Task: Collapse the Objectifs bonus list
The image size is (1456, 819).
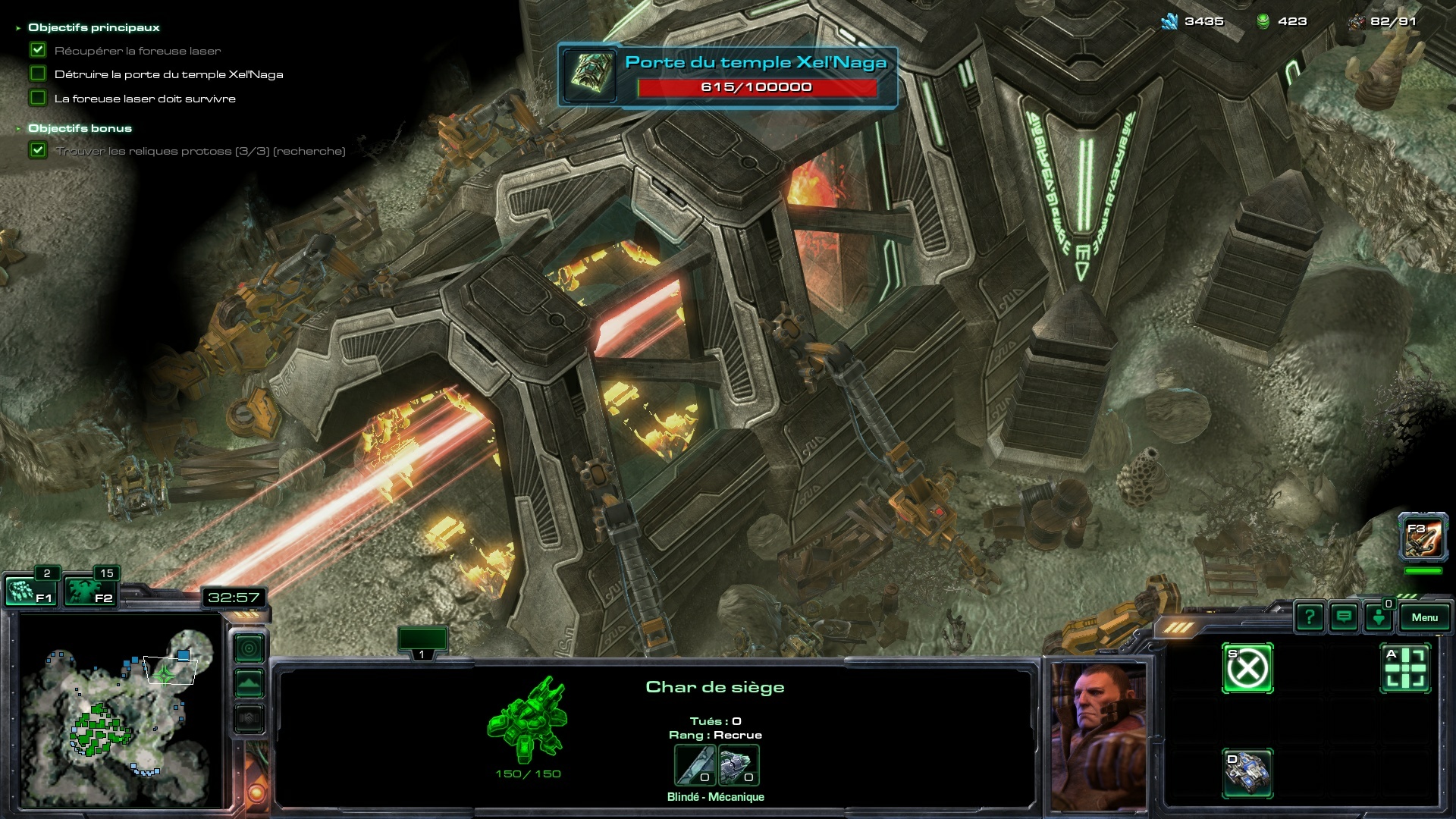Action: click(18, 129)
